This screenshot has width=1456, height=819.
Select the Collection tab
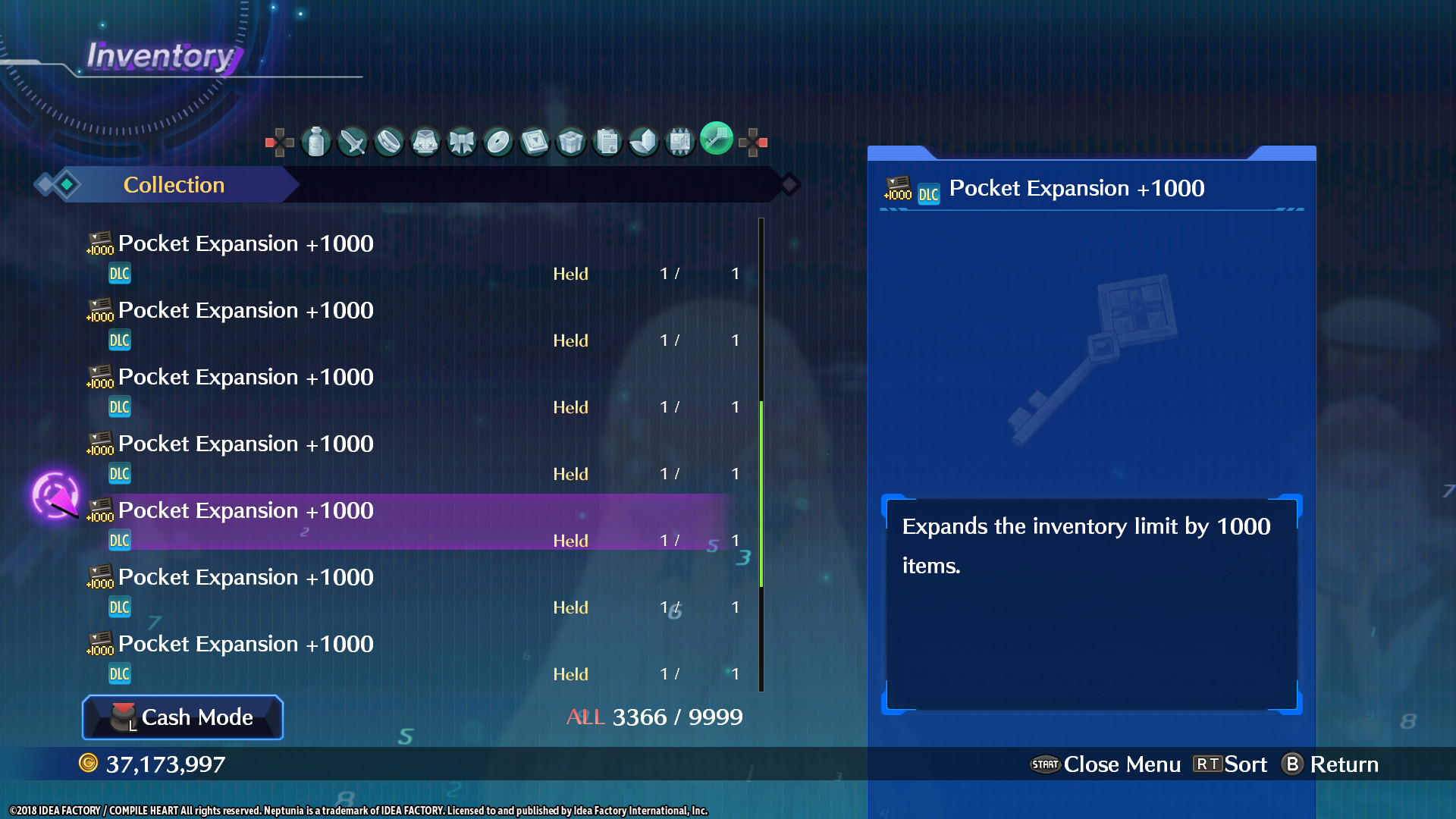coord(174,184)
